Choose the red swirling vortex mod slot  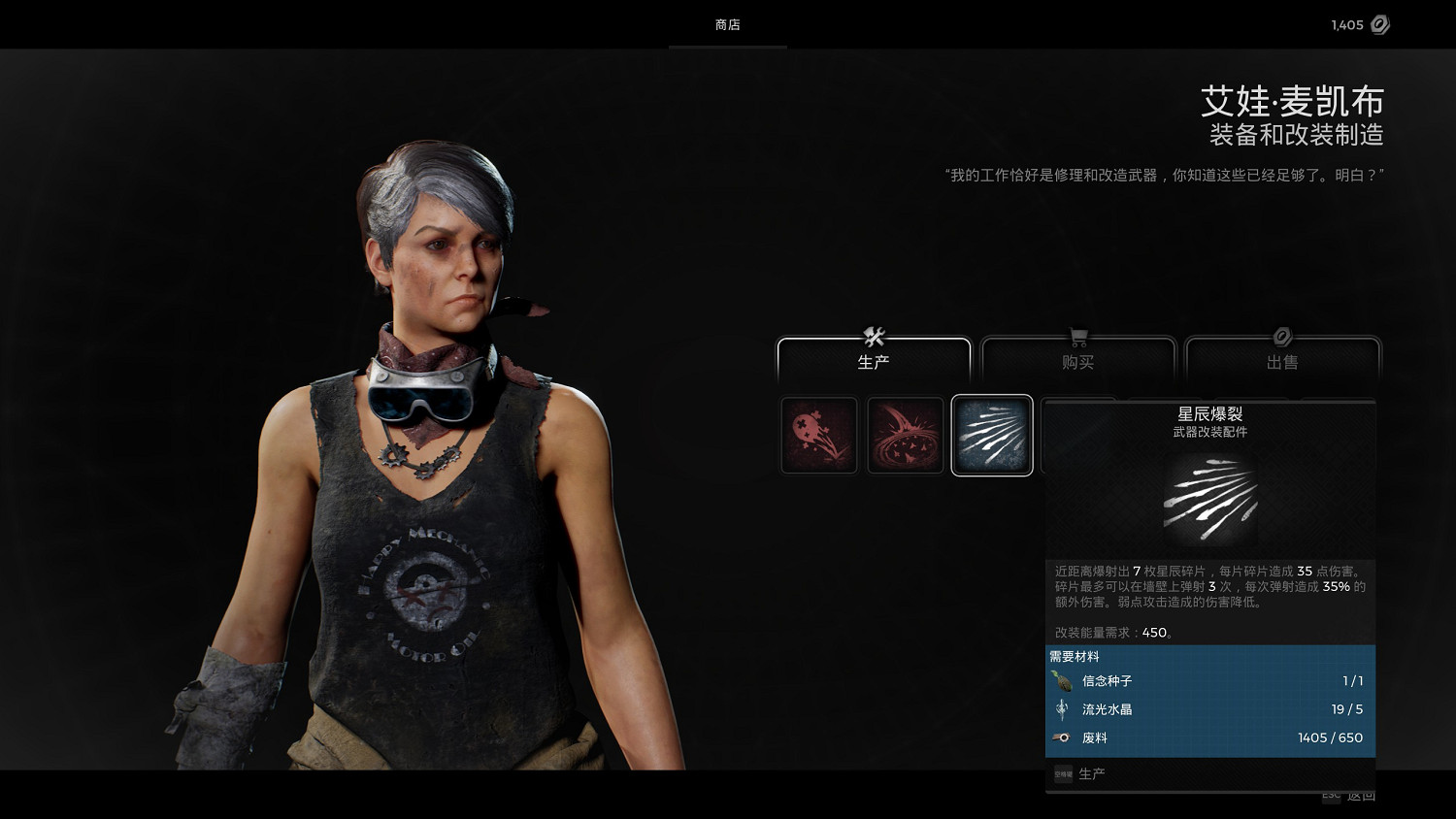tap(906, 436)
